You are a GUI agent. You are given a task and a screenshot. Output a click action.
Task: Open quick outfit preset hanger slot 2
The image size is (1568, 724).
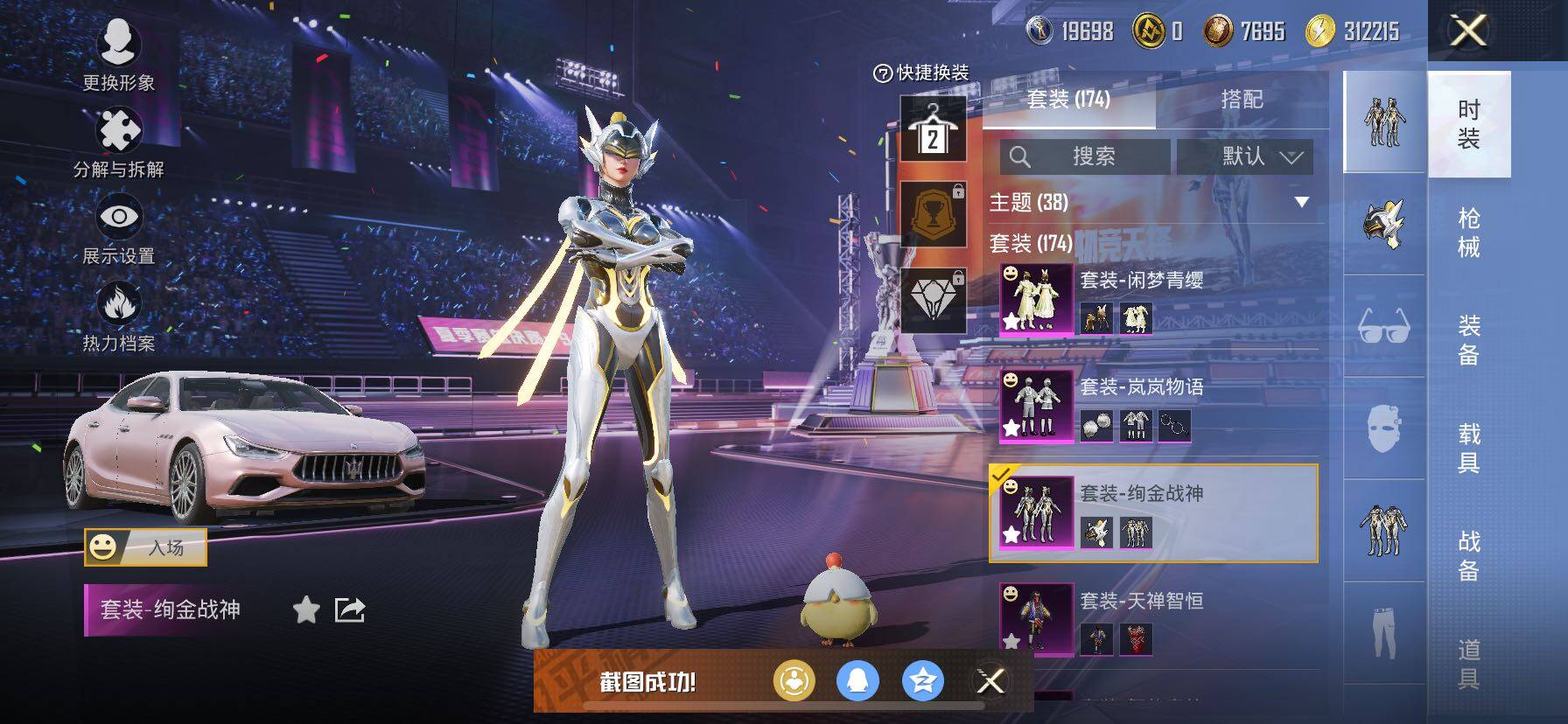click(x=933, y=129)
